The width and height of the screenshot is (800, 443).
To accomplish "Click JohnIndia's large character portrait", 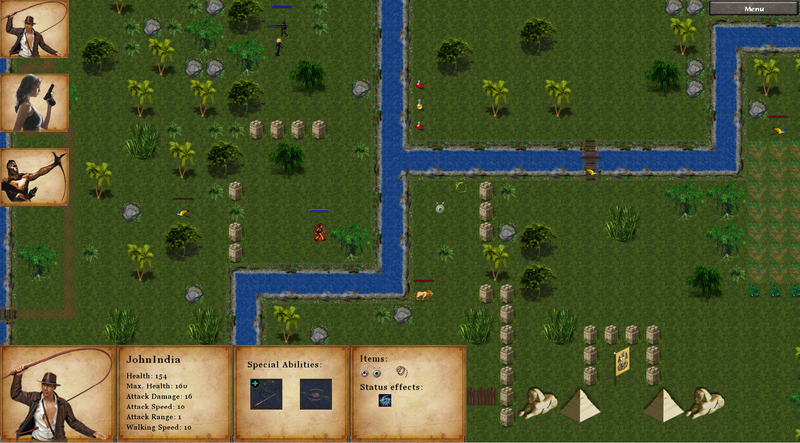I will tap(57, 393).
